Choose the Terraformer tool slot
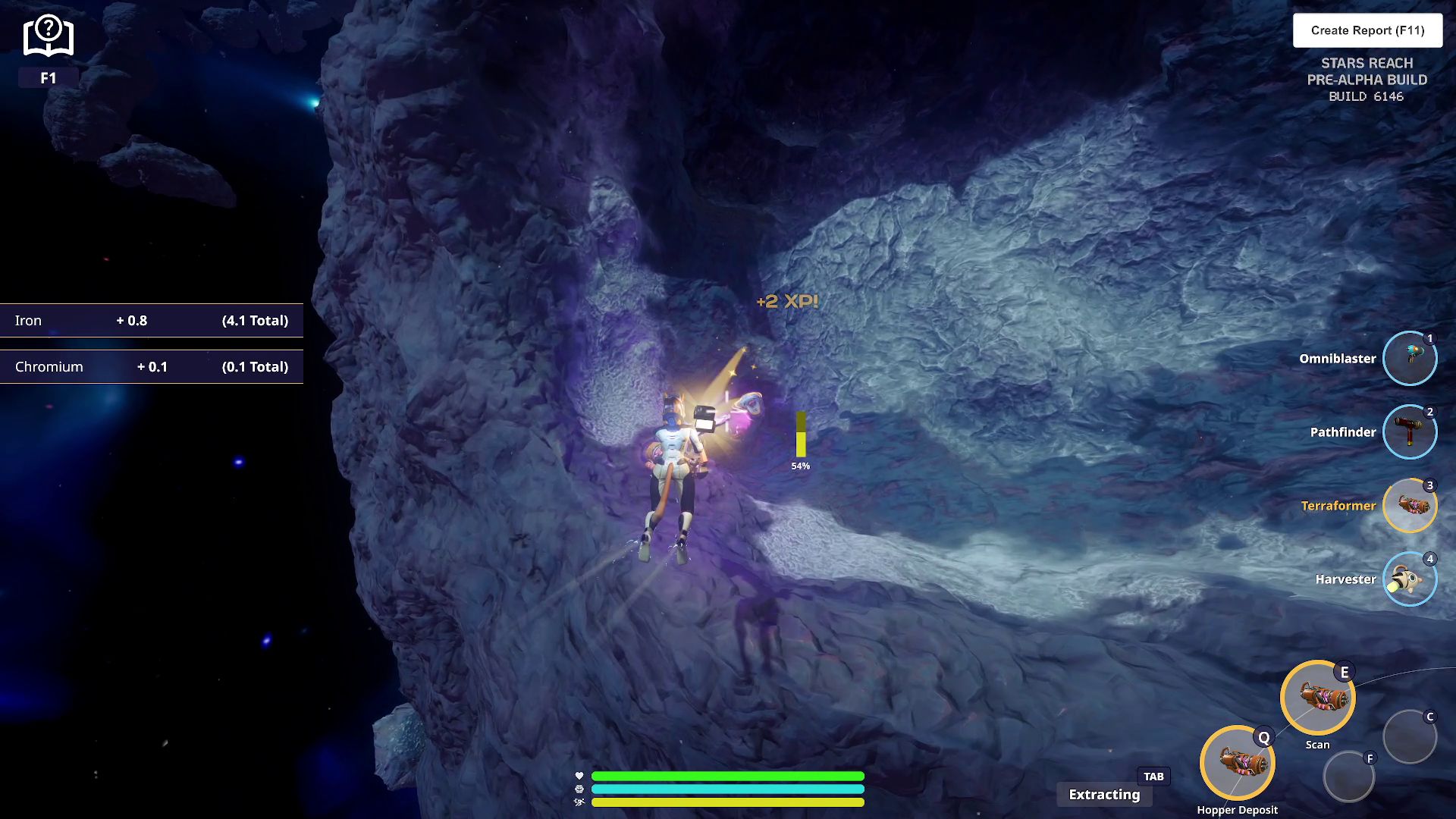The width and height of the screenshot is (1456, 819). coord(1409,505)
